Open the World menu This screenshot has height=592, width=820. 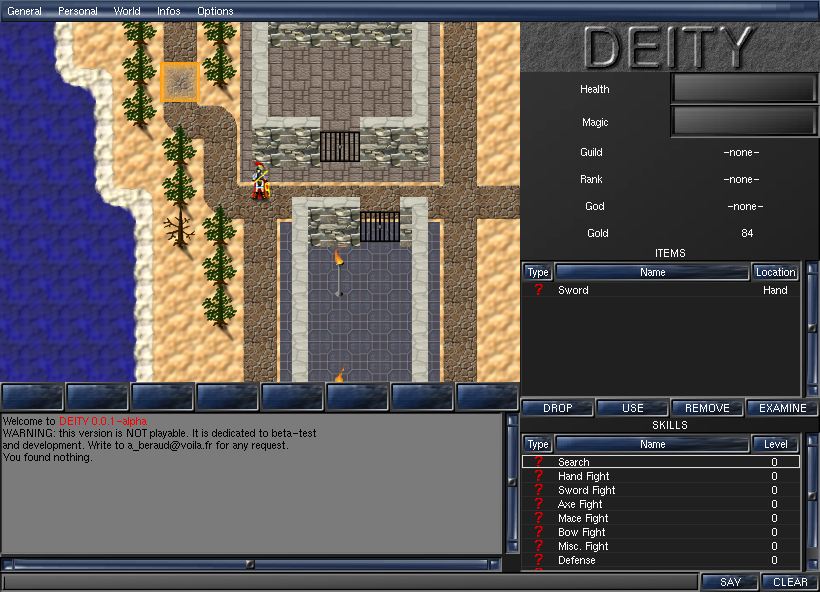127,11
